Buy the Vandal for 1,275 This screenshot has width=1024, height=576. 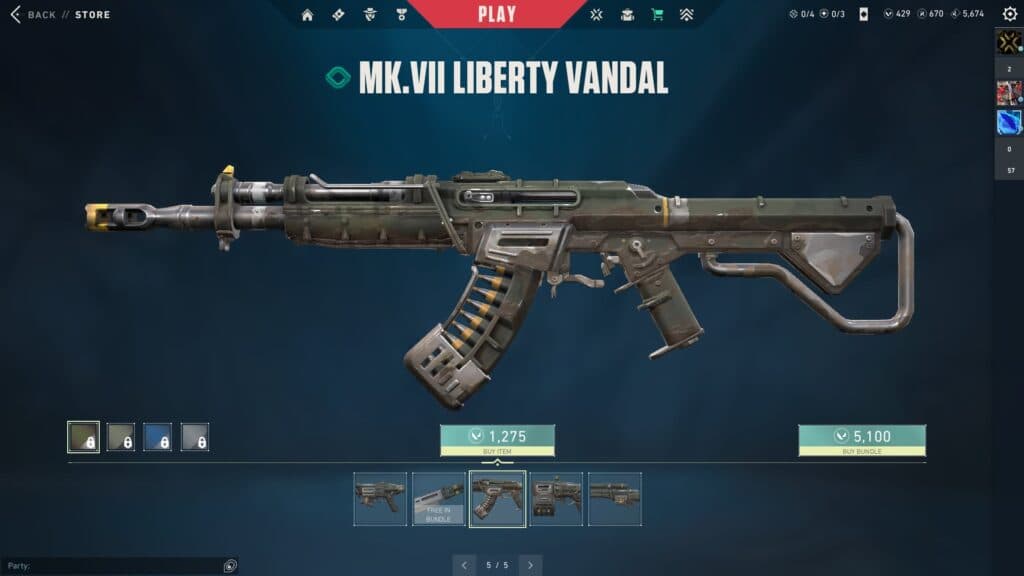click(x=497, y=440)
